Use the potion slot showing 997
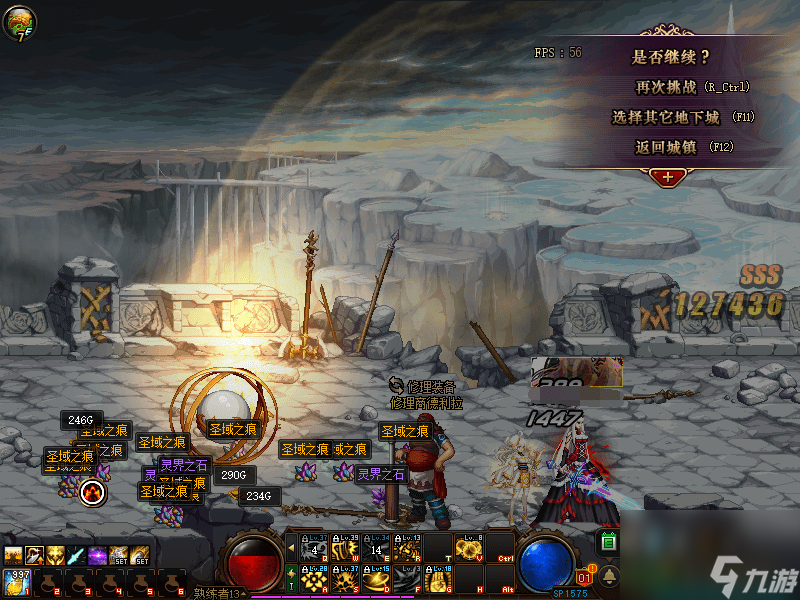This screenshot has height=600, width=800. tap(16, 582)
